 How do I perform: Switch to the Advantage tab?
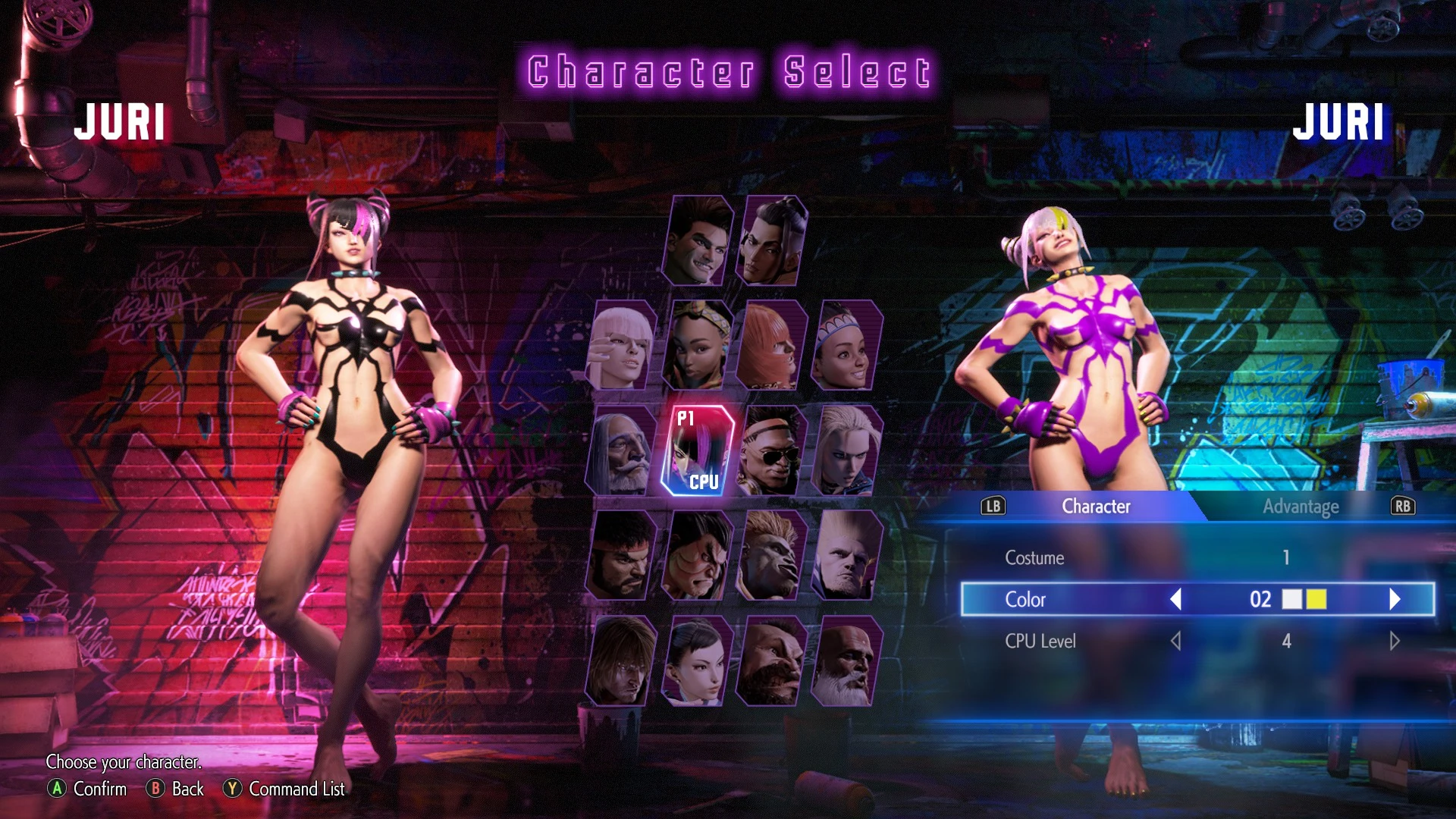coord(1301,507)
